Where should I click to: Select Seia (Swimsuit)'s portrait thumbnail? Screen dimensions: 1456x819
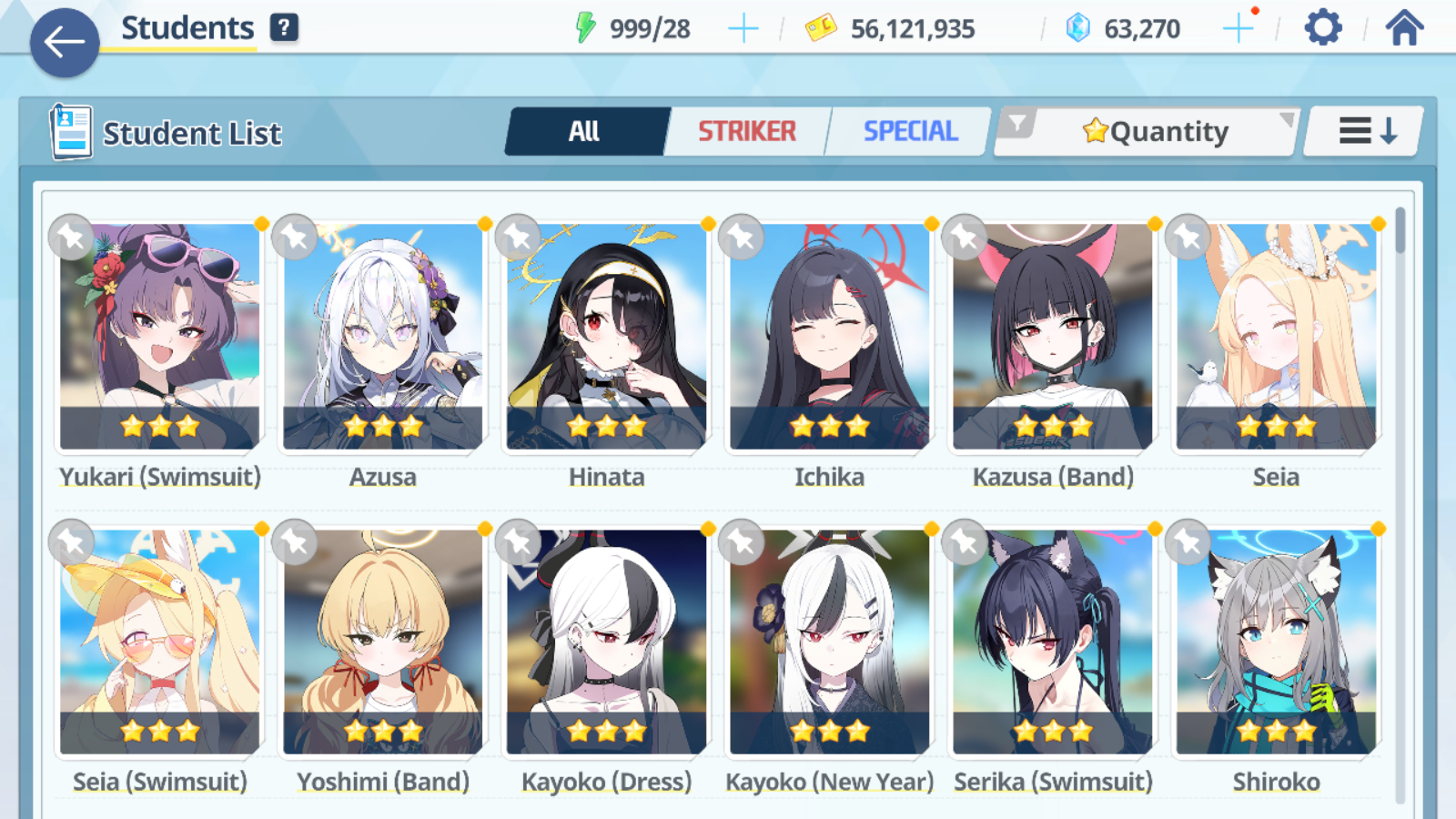point(159,642)
